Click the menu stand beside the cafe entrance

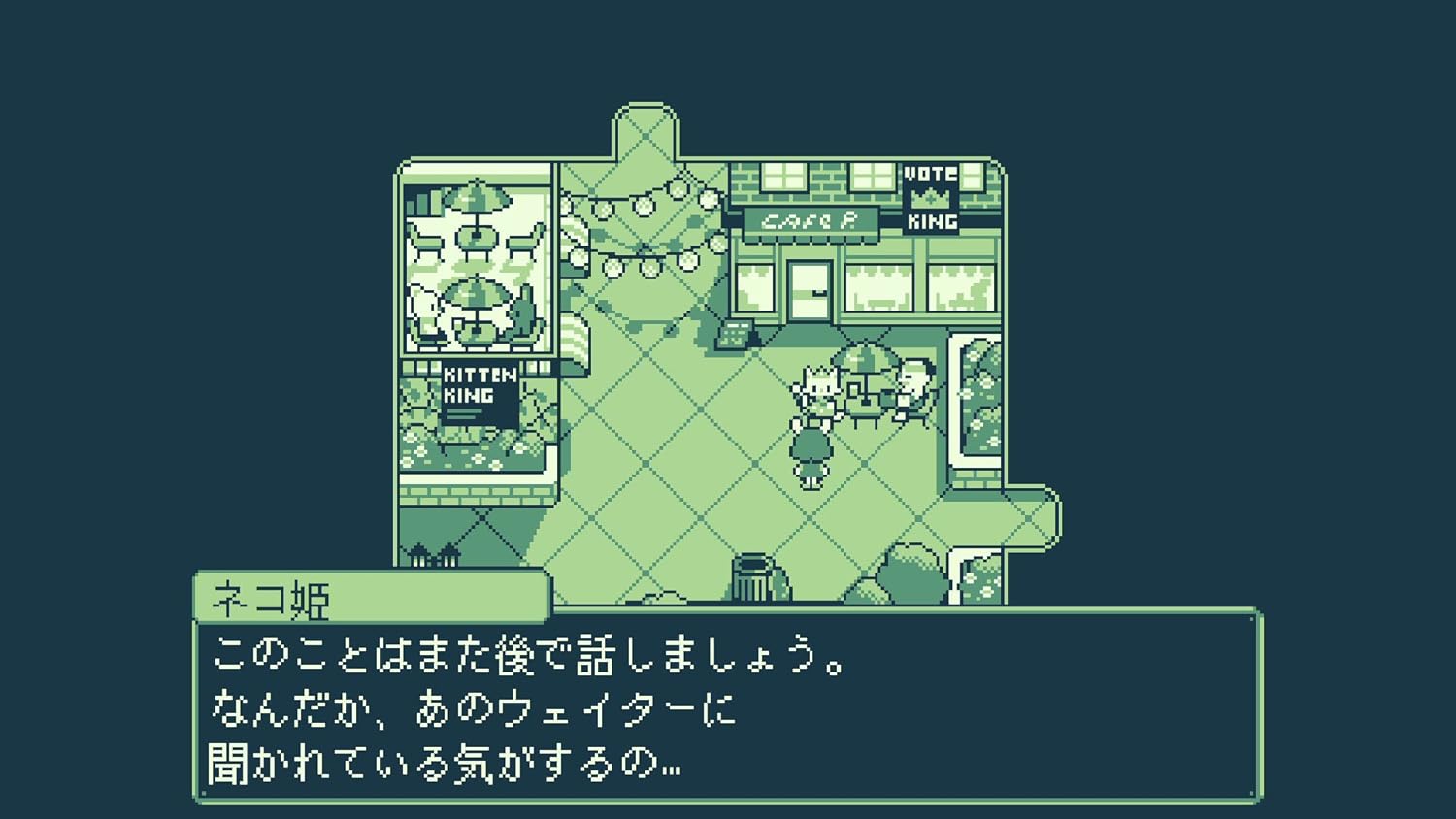pyautogui.click(x=735, y=334)
